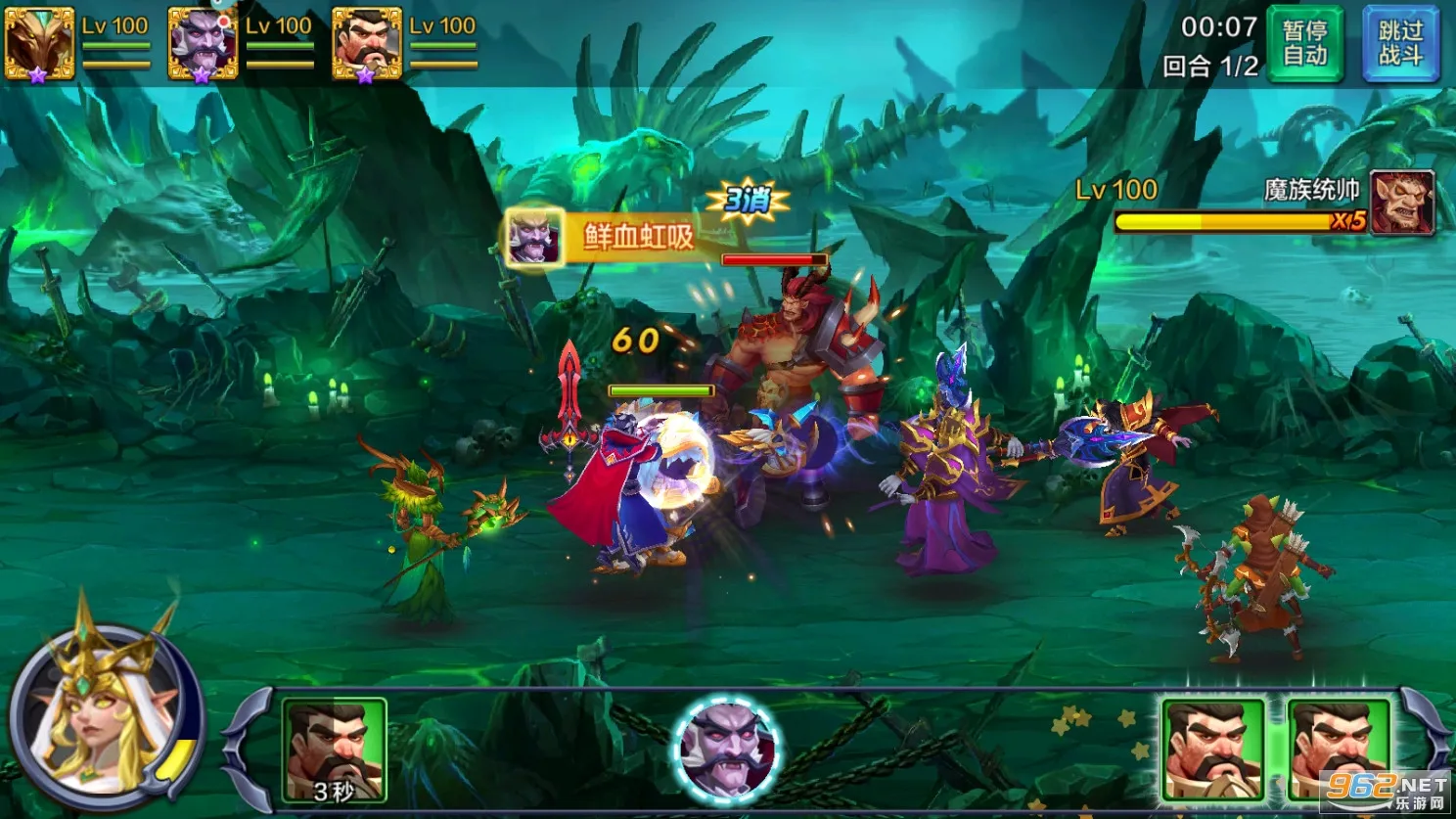Viewport: 1456px width, 819px height.
Task: Click the 暂停自动 pause-auto button
Action: pos(1305,43)
